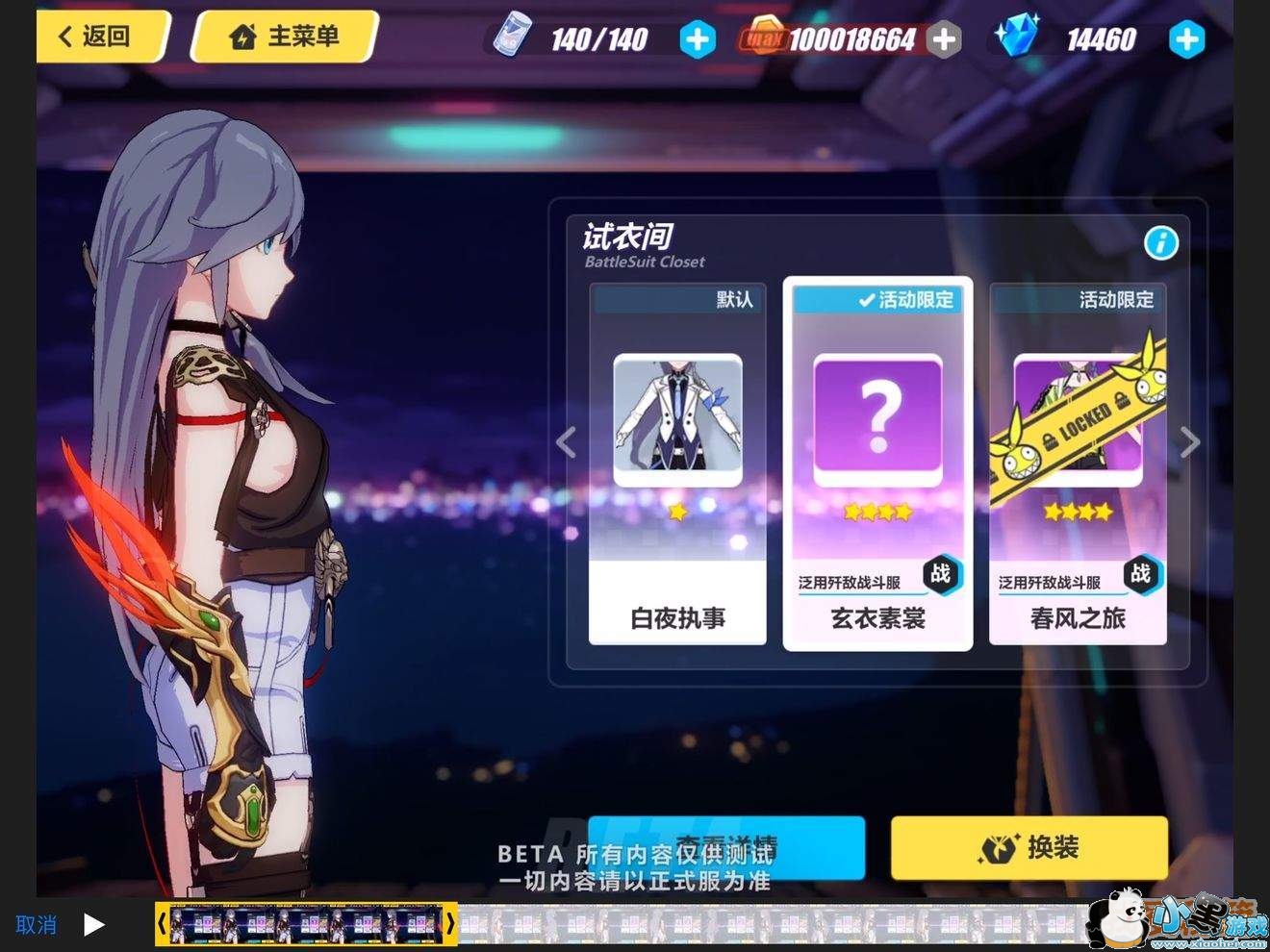Go back with the 返回 button
This screenshot has height=952, width=1270.
(x=96, y=37)
